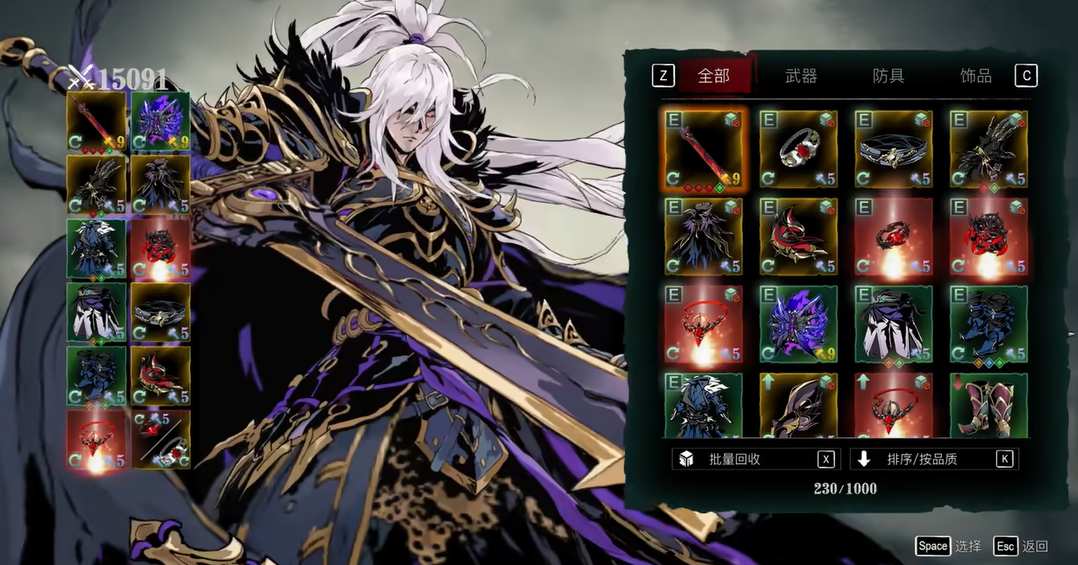Choose the dark tattered cloak in the inventory grid
The image size is (1078, 565).
pos(702,236)
